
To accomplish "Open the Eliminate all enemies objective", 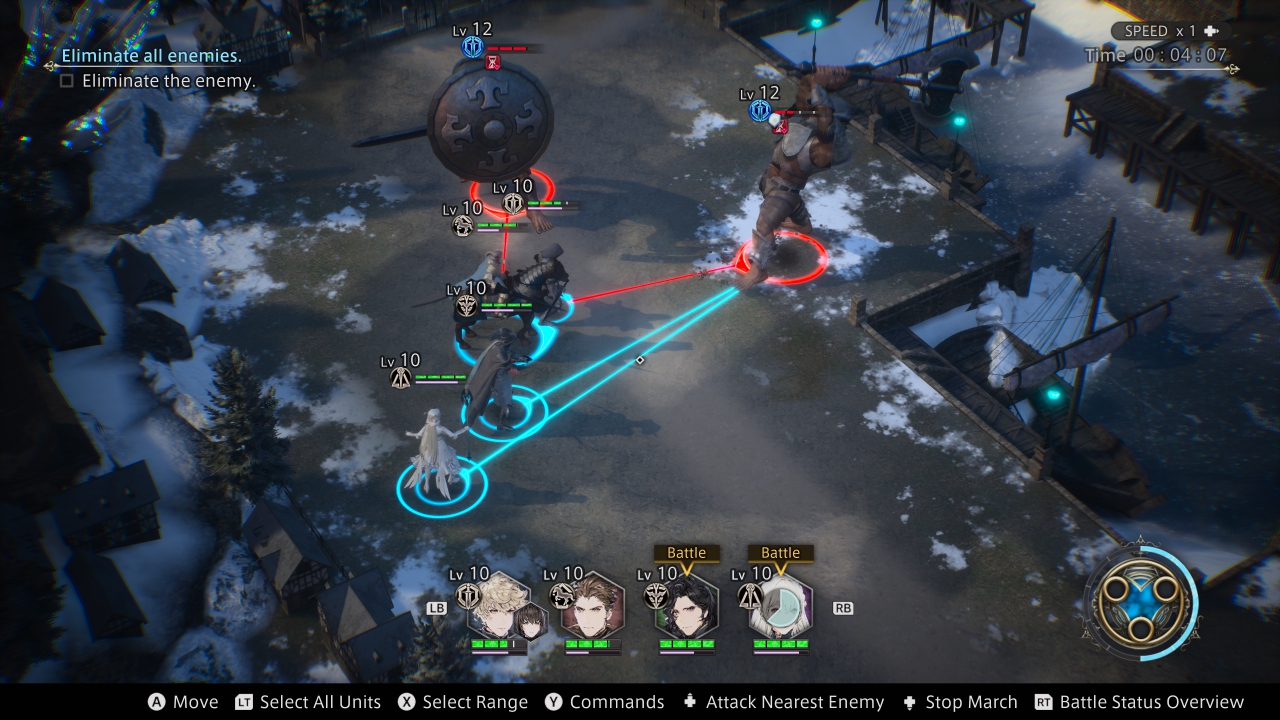I will 151,56.
